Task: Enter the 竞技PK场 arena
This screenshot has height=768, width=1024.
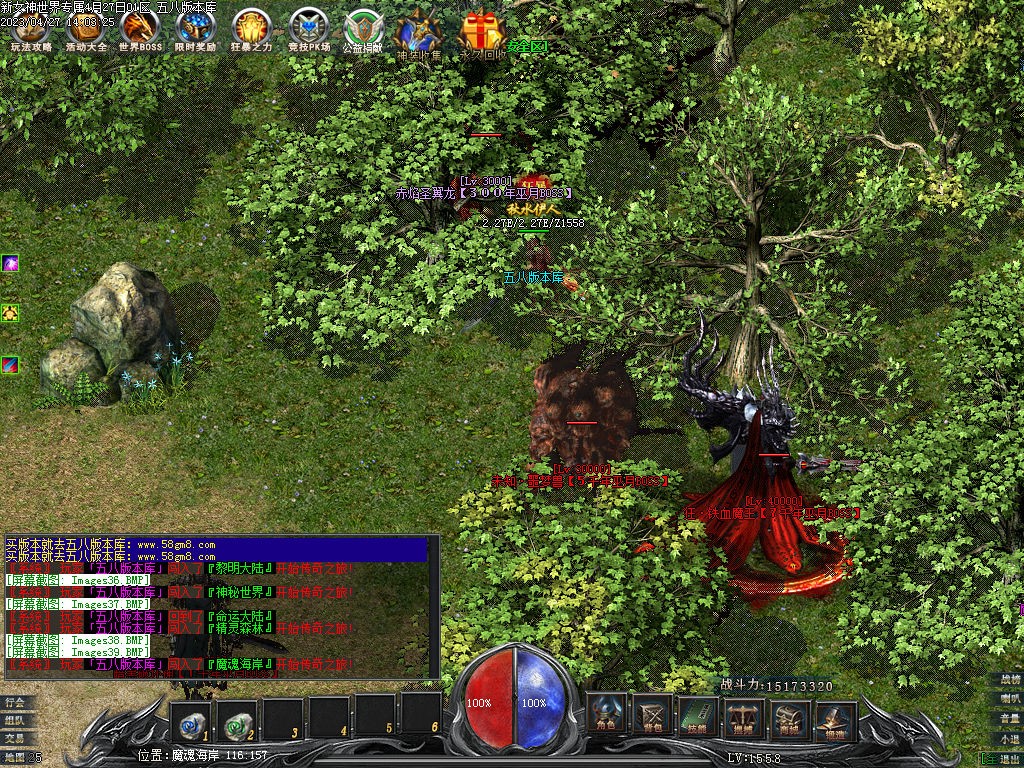Action: [307, 30]
